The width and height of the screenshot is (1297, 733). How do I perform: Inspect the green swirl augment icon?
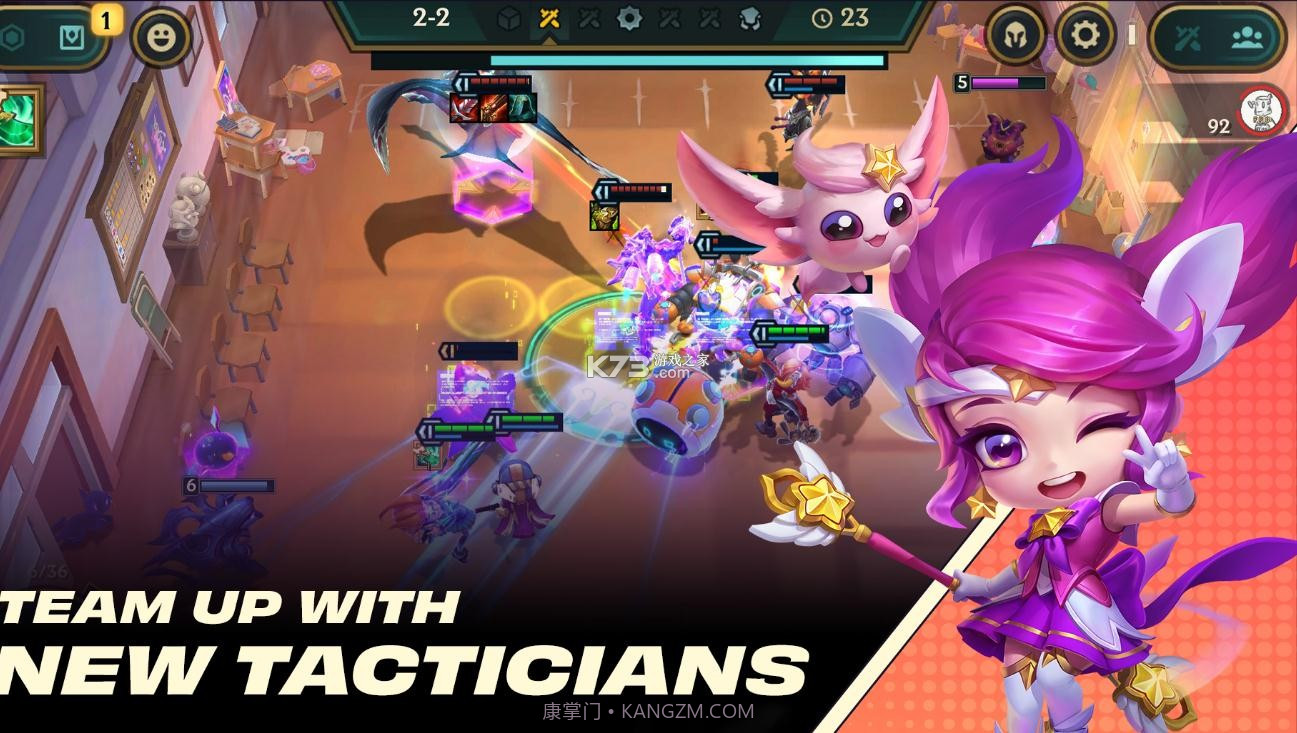pyautogui.click(x=18, y=119)
